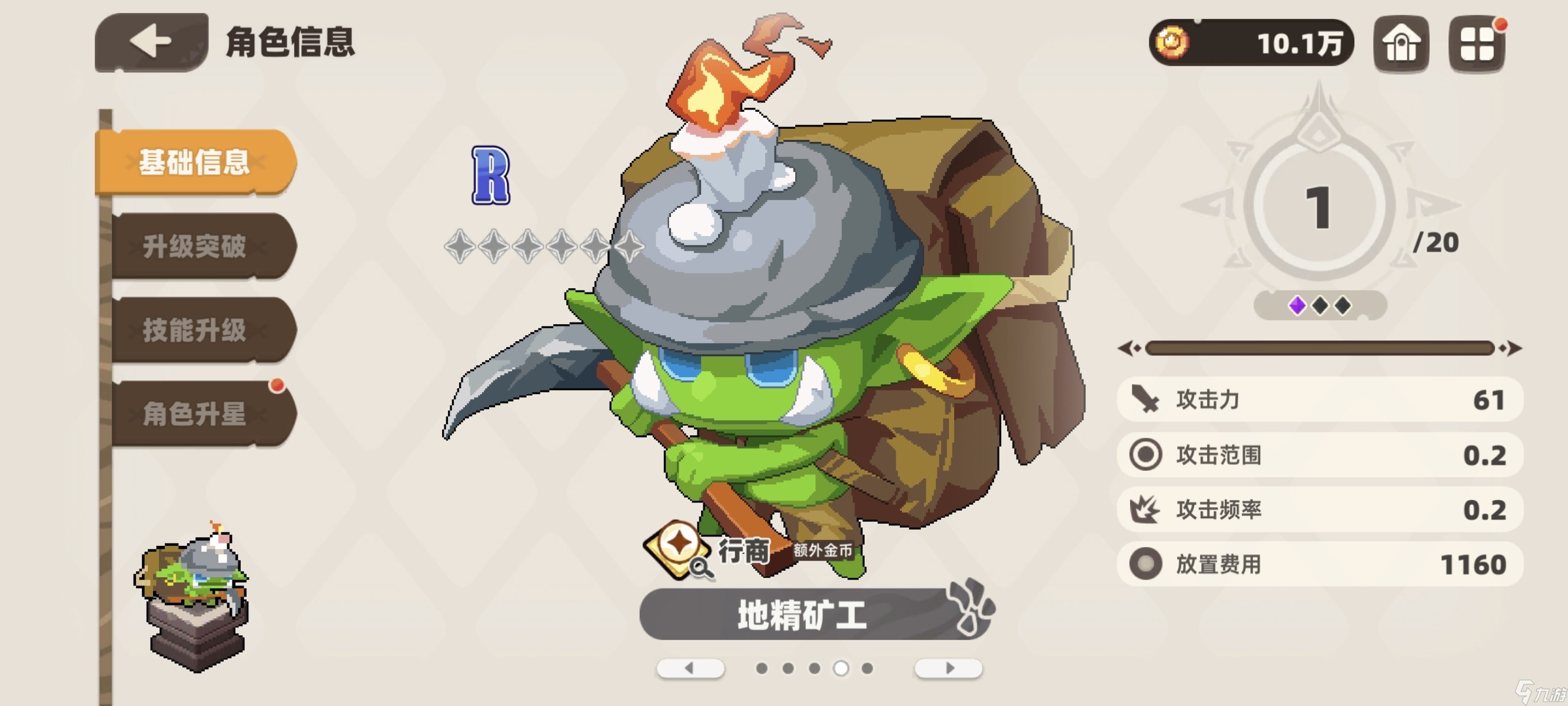This screenshot has width=1568, height=706.
Task: Click the left arrow of the bottom carousel
Action: pyautogui.click(x=691, y=668)
